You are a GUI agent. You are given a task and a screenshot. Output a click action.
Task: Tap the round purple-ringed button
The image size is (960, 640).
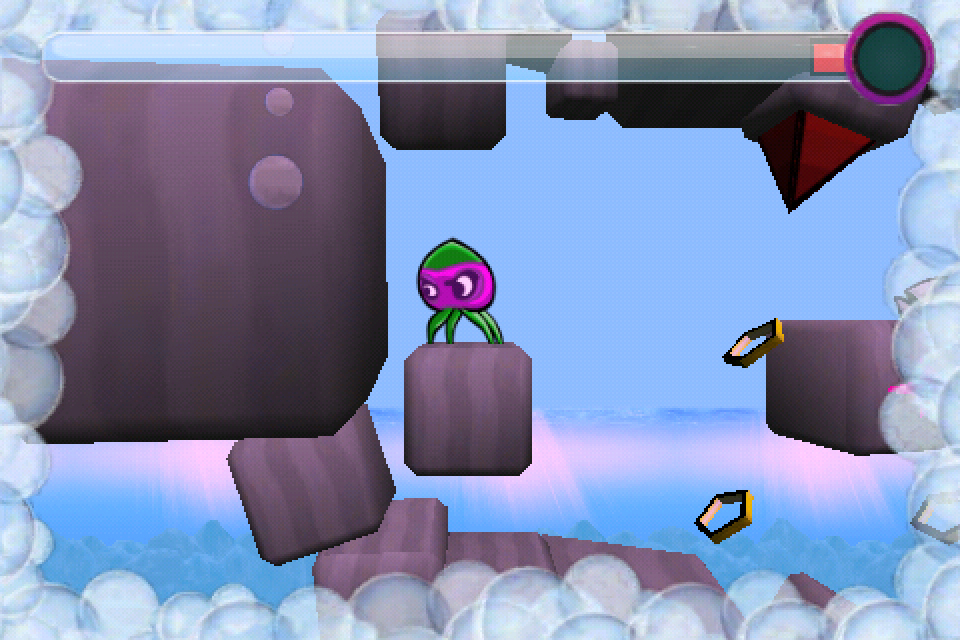[x=889, y=58]
